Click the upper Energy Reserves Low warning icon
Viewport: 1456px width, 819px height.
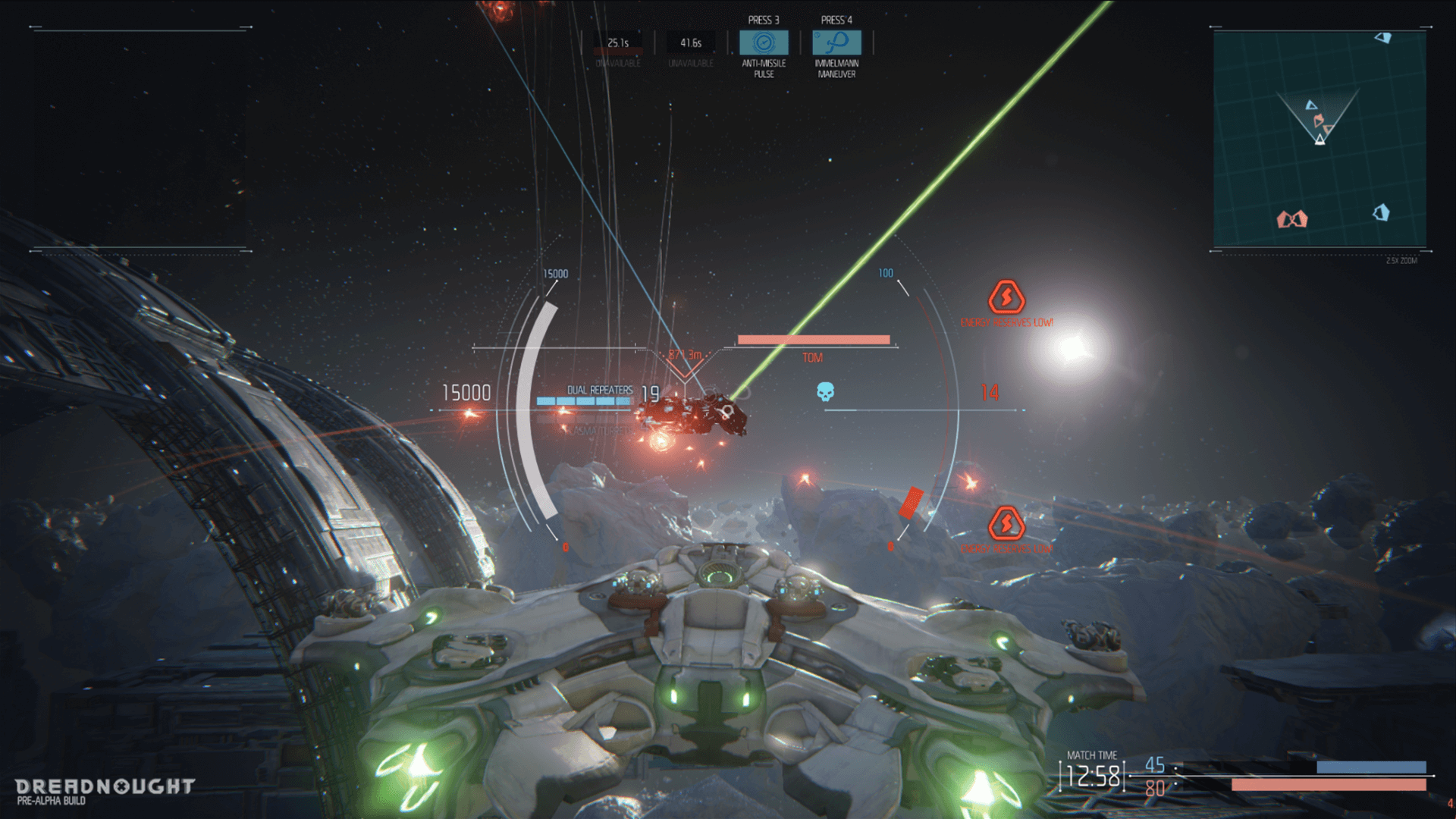click(x=1006, y=297)
